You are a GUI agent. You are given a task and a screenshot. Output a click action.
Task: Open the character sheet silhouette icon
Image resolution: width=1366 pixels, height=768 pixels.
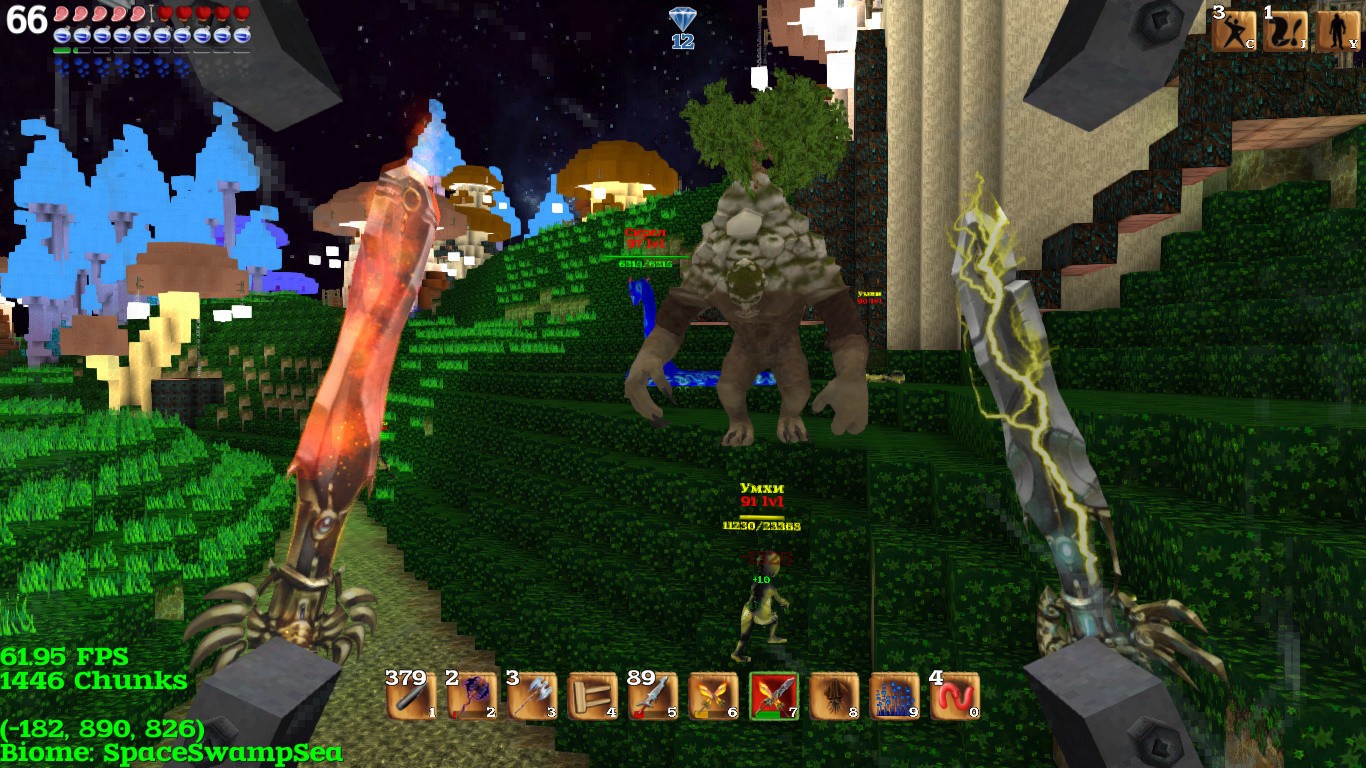(1338, 31)
